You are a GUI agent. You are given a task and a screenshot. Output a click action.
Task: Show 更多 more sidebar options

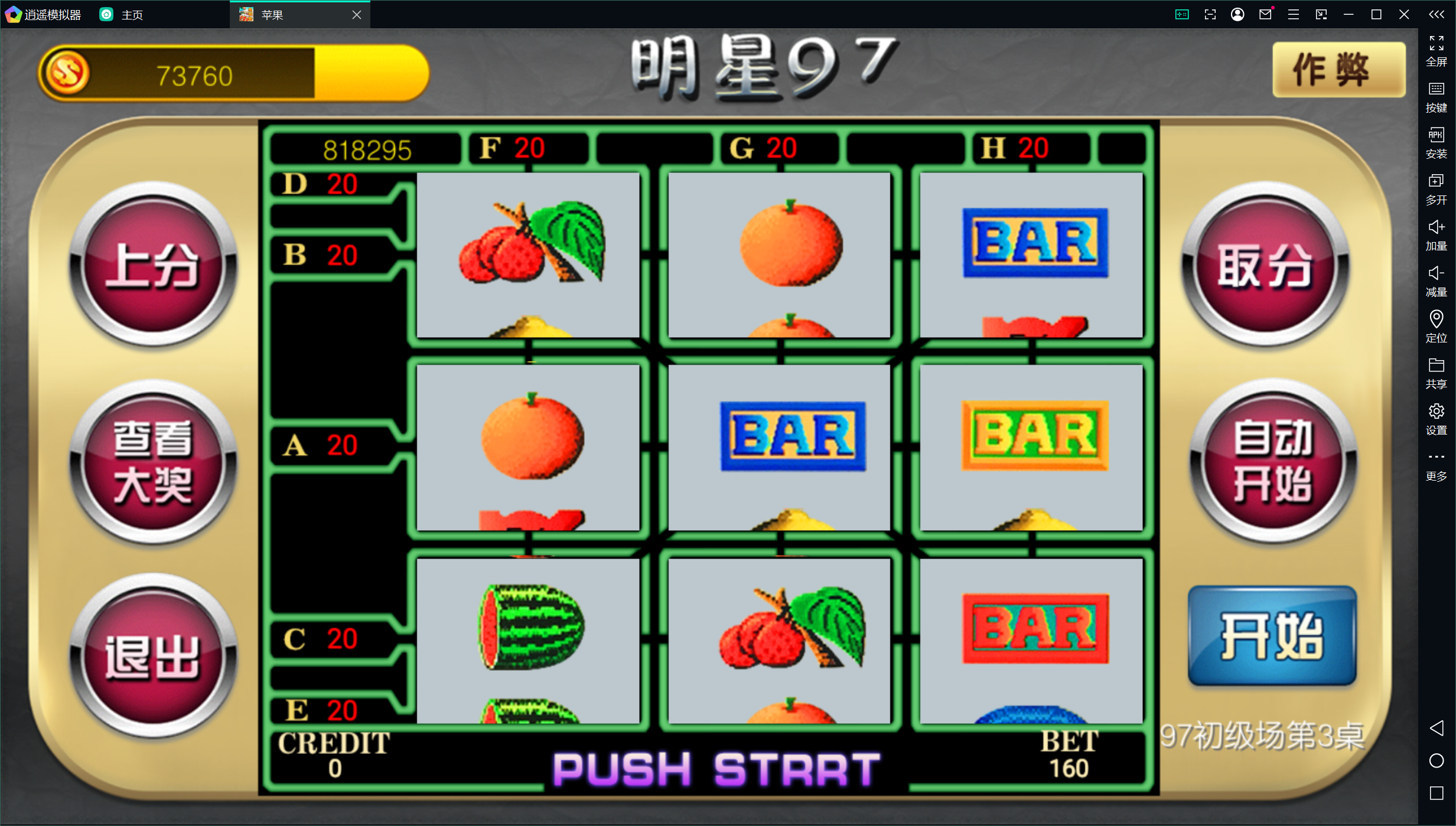(x=1436, y=465)
